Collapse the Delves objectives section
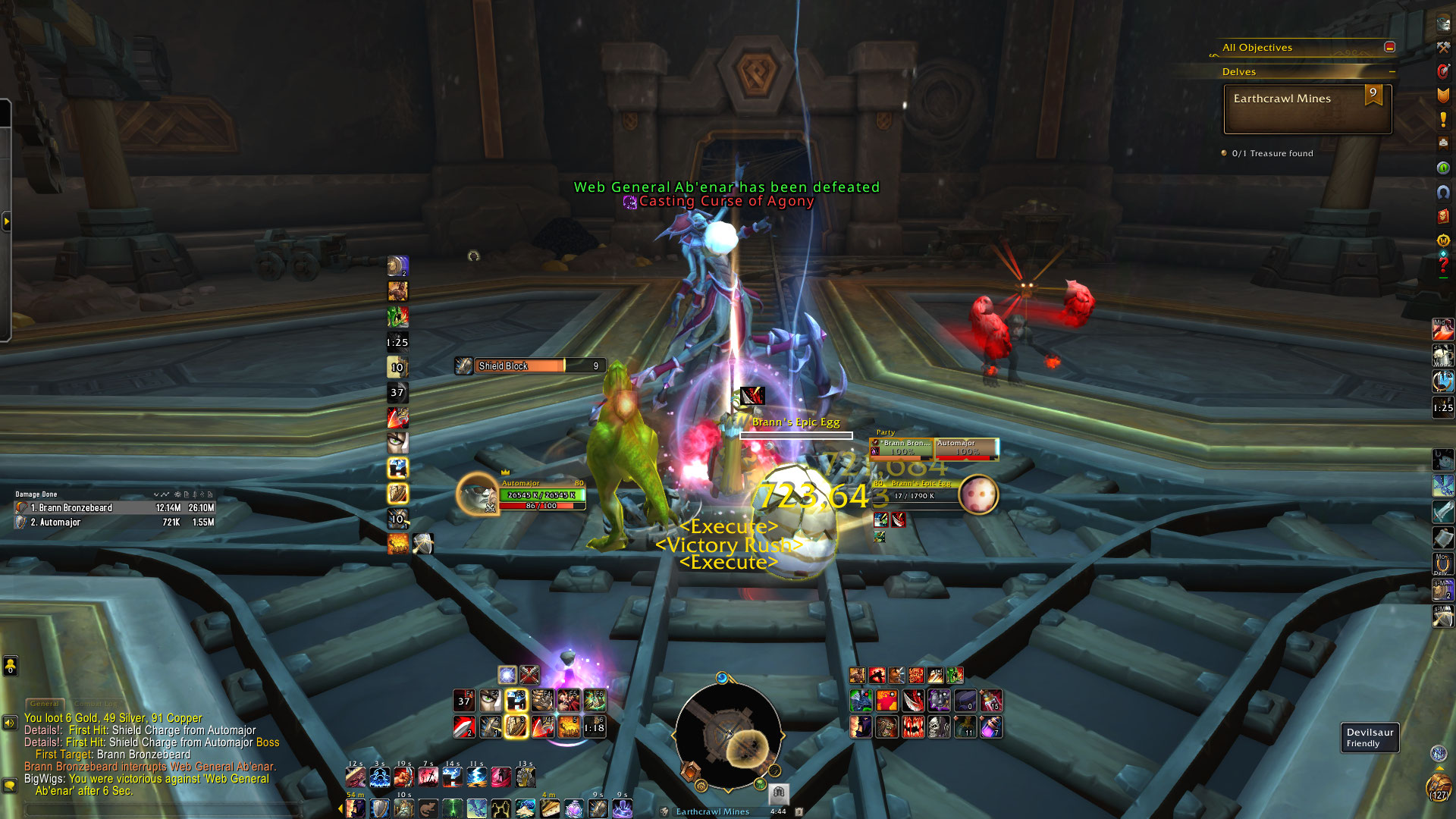Viewport: 1456px width, 819px height. click(1392, 72)
